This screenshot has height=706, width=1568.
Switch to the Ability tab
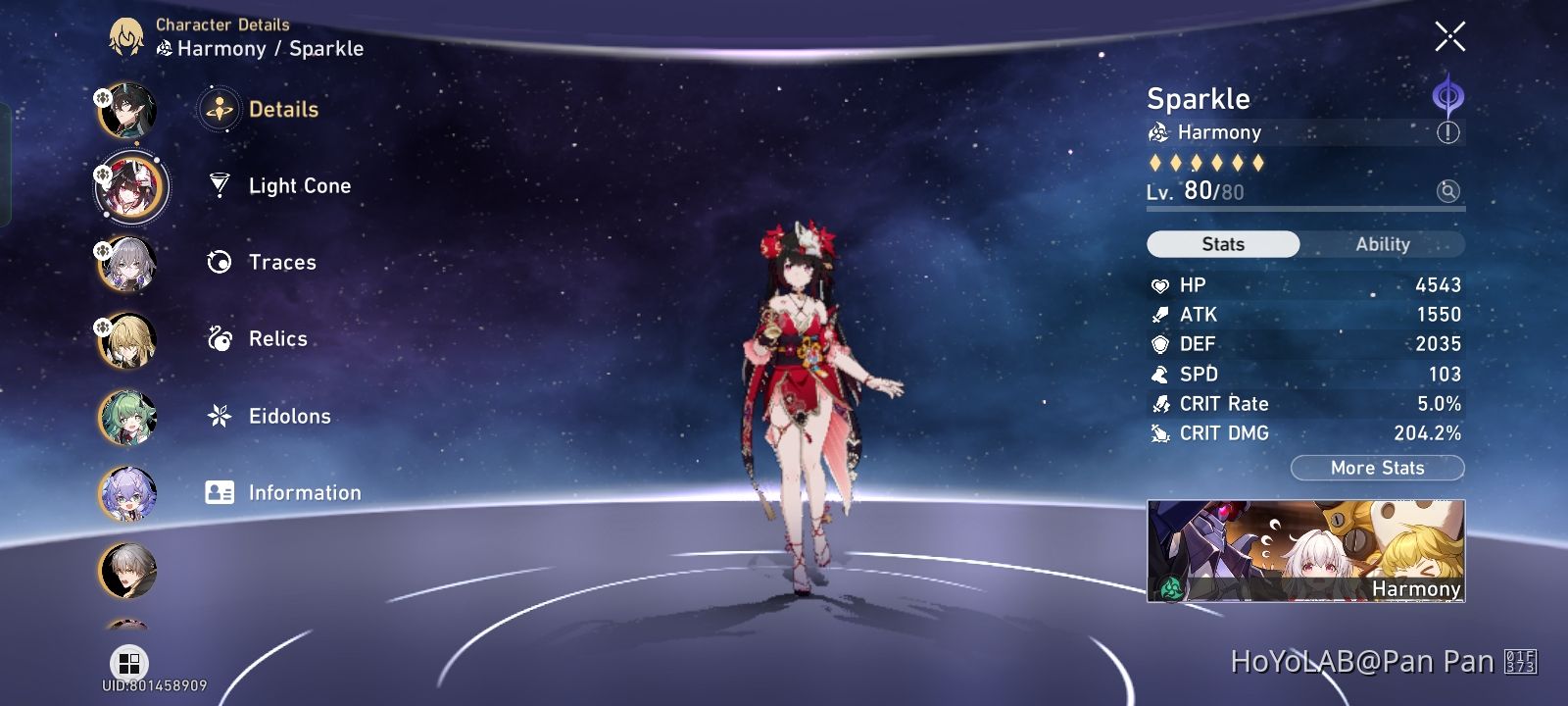pos(1383,243)
